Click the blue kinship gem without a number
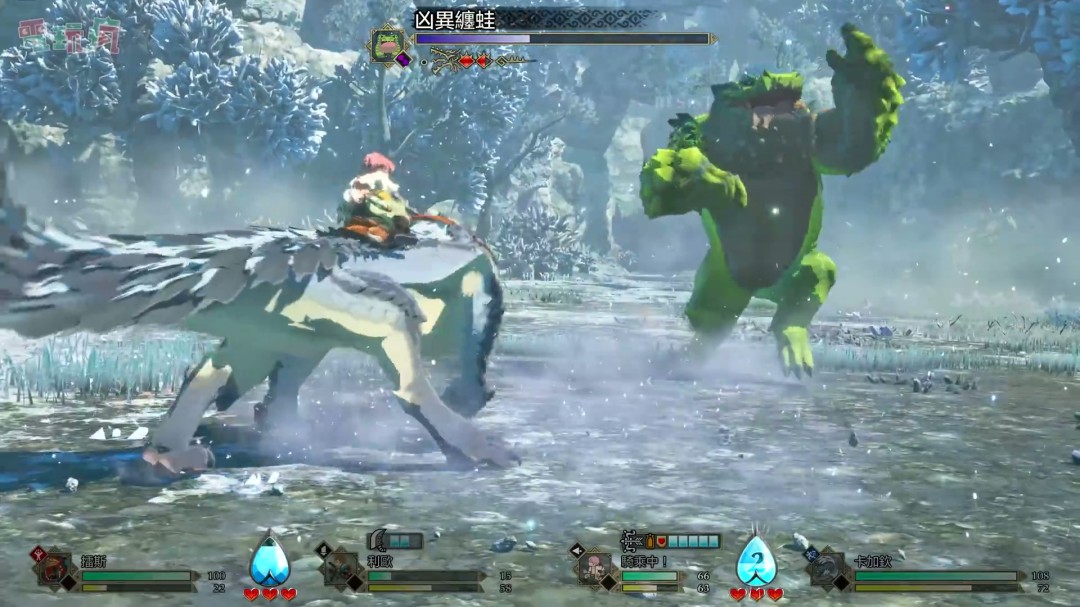Image resolution: width=1080 pixels, height=607 pixels. pos(269,561)
